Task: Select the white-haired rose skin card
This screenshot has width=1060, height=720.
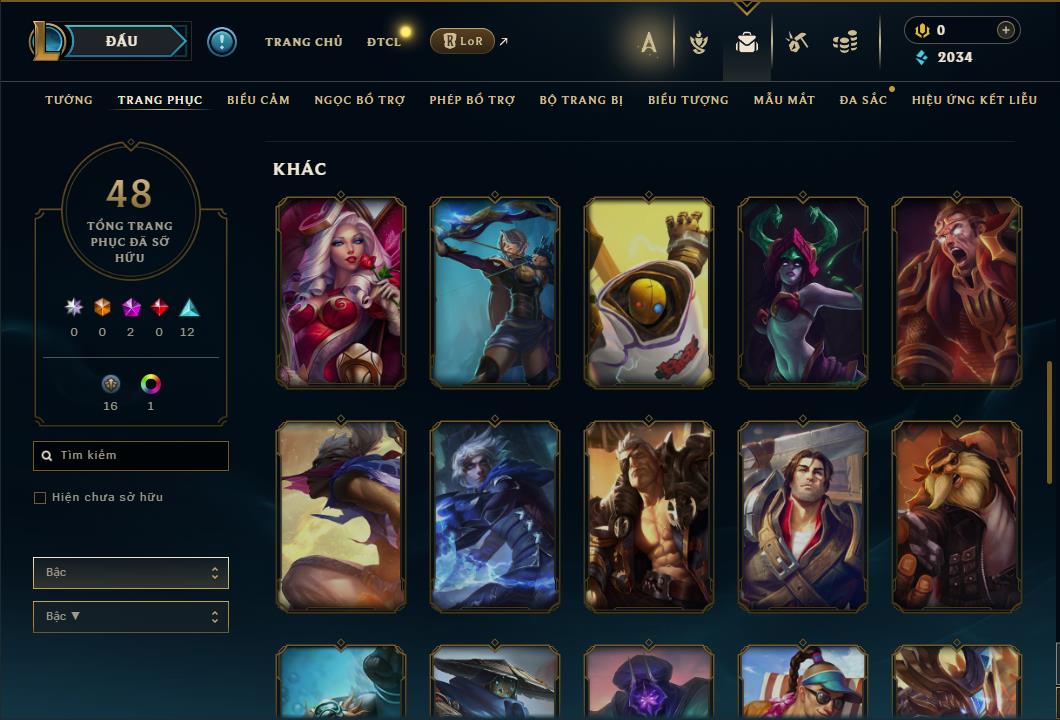Action: tap(341, 292)
